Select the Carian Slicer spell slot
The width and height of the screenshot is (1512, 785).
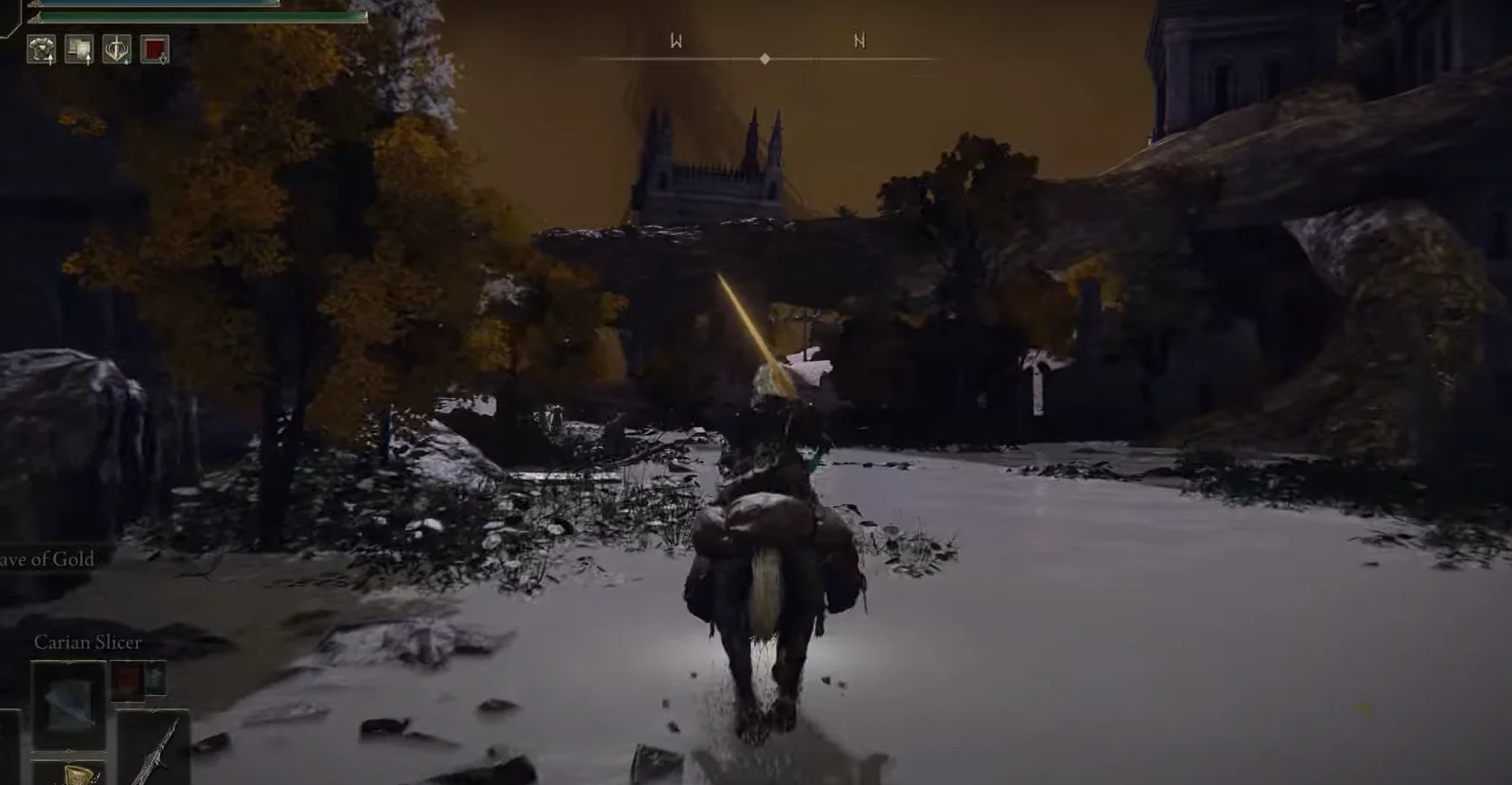pyautogui.click(x=68, y=704)
